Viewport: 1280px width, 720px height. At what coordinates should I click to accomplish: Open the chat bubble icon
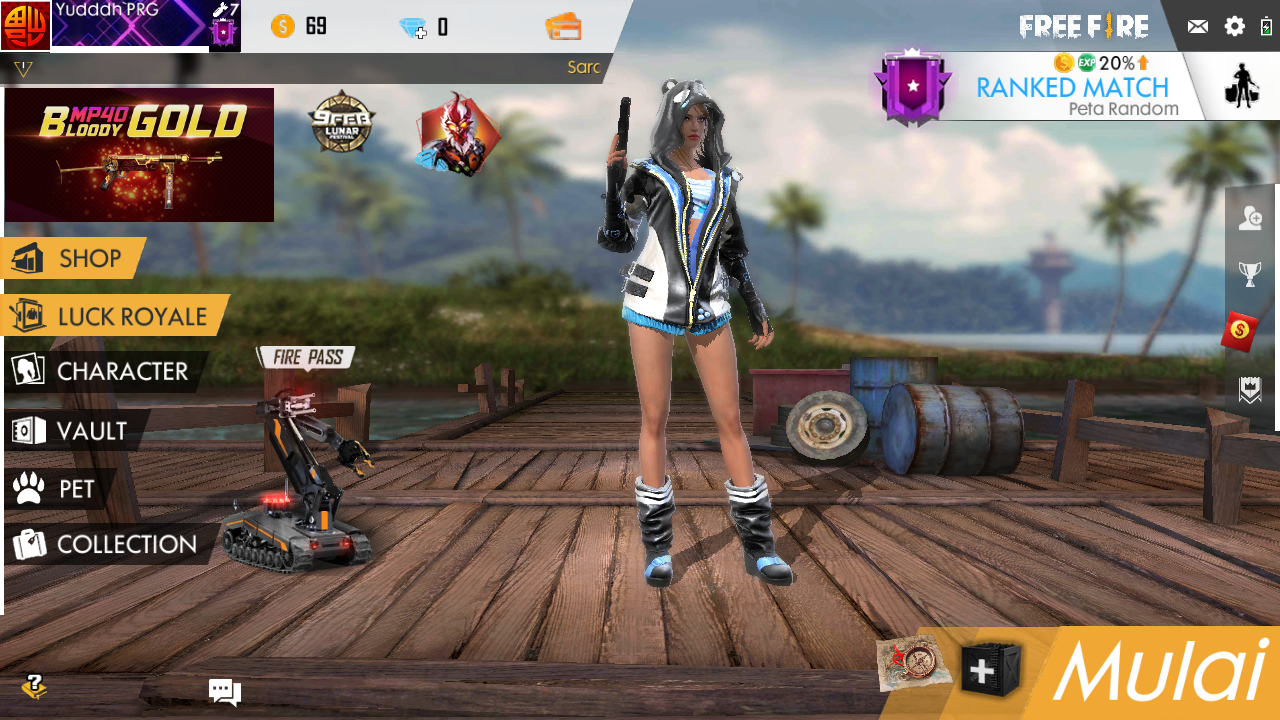(224, 691)
